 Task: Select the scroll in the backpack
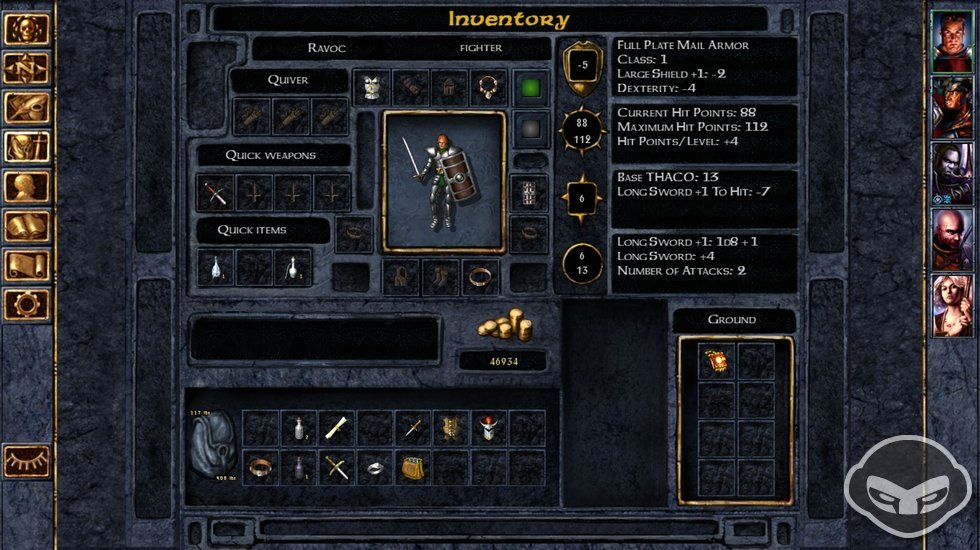(x=335, y=428)
